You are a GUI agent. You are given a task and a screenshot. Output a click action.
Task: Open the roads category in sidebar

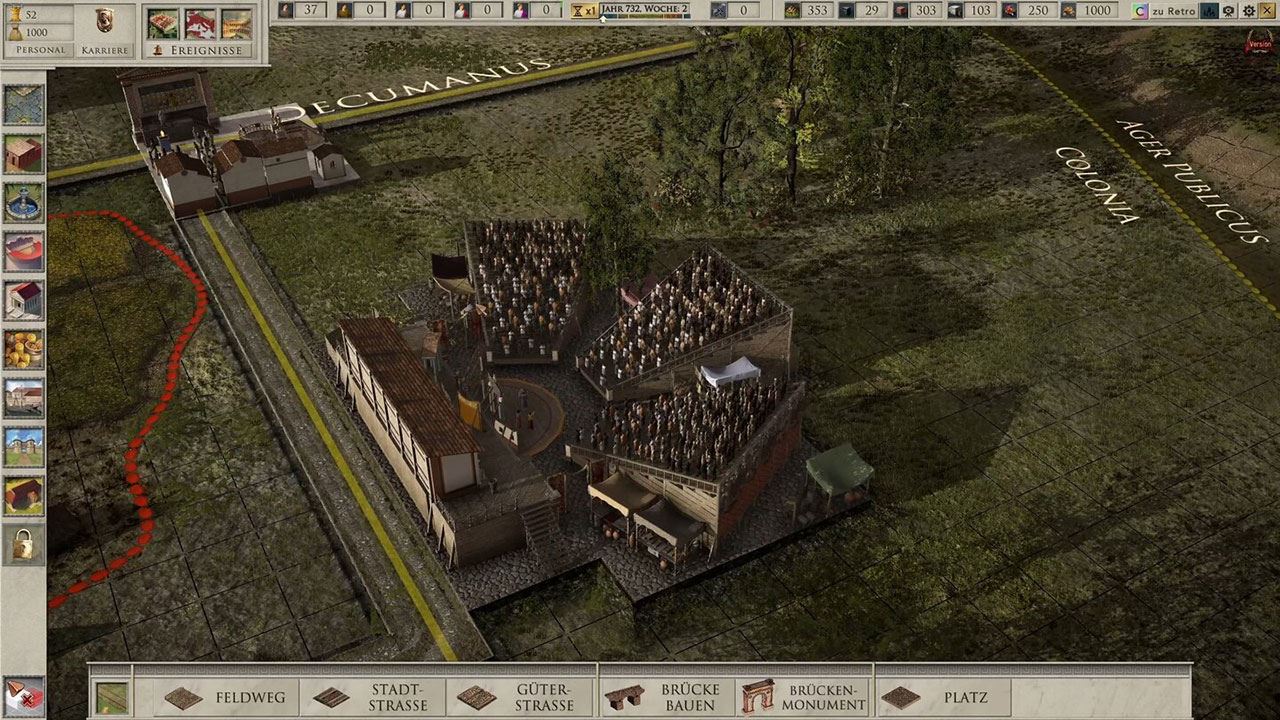coord(23,106)
